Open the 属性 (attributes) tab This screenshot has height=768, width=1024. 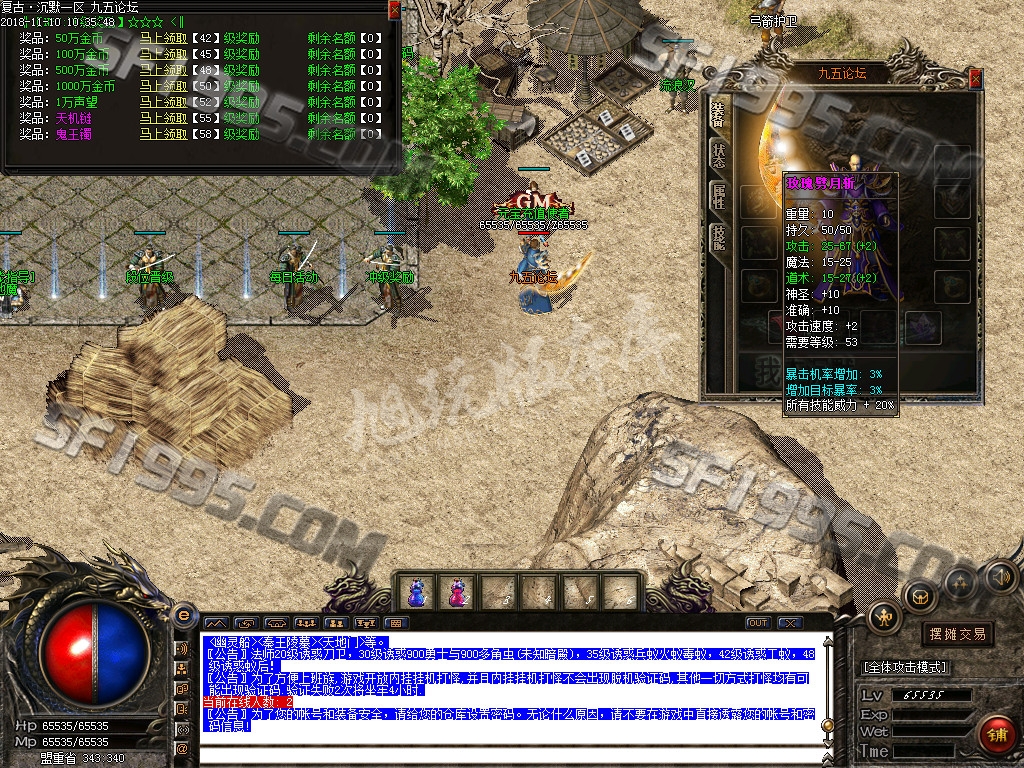point(719,195)
